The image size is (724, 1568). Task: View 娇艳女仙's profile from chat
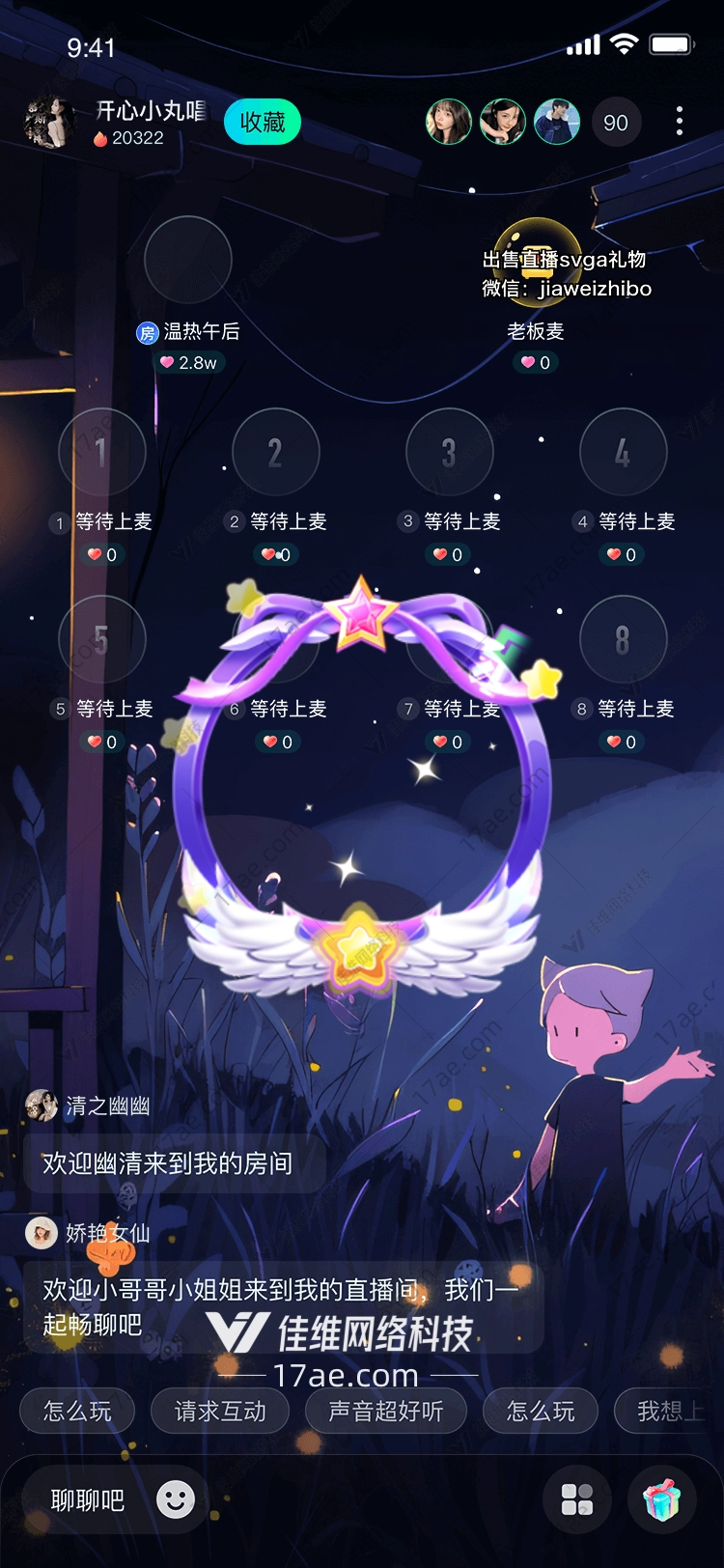42,1233
